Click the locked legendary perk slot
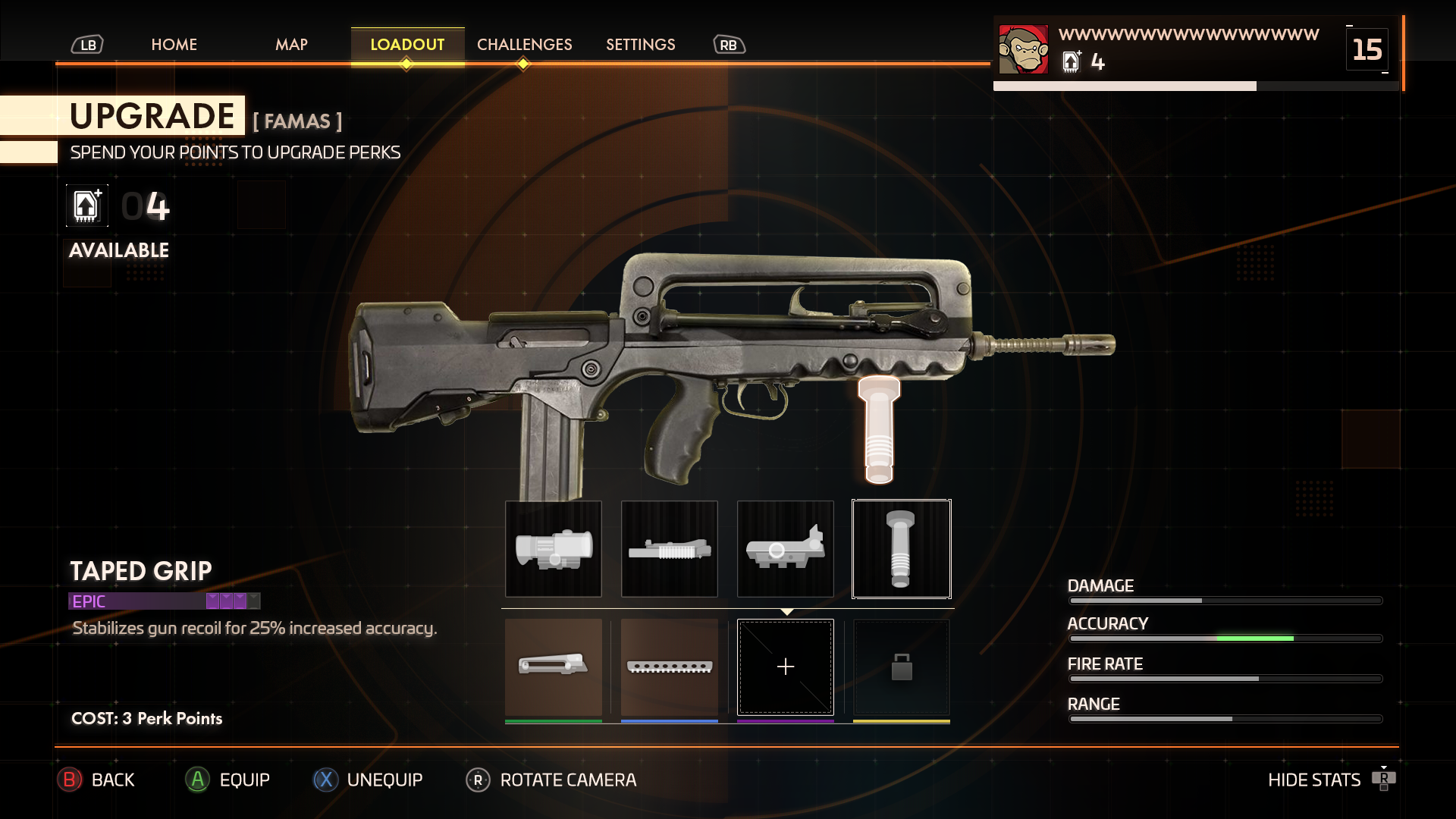Screen dimensions: 1456x819 tap(901, 667)
